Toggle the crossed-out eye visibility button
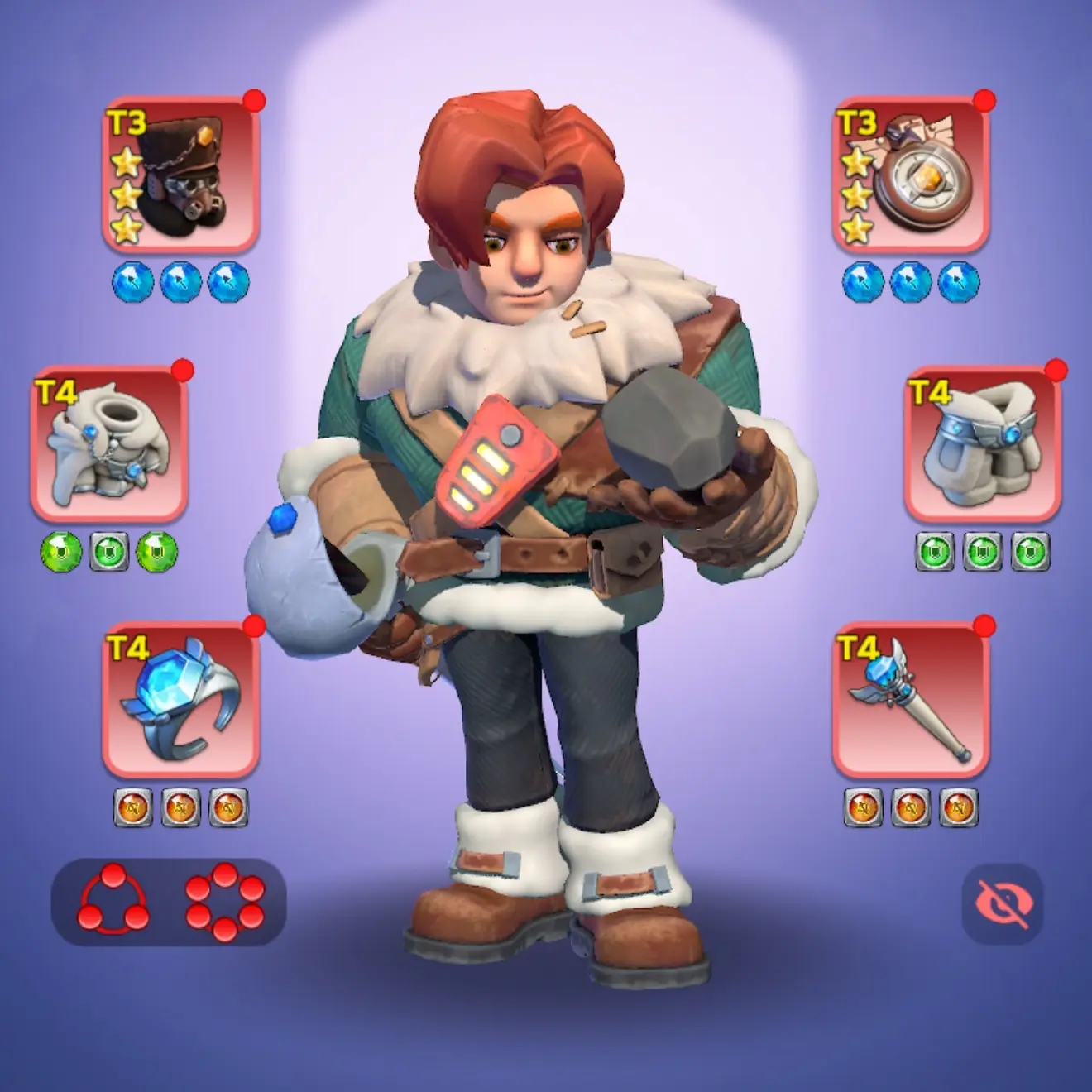Image resolution: width=1092 pixels, height=1092 pixels. pyautogui.click(x=1002, y=904)
